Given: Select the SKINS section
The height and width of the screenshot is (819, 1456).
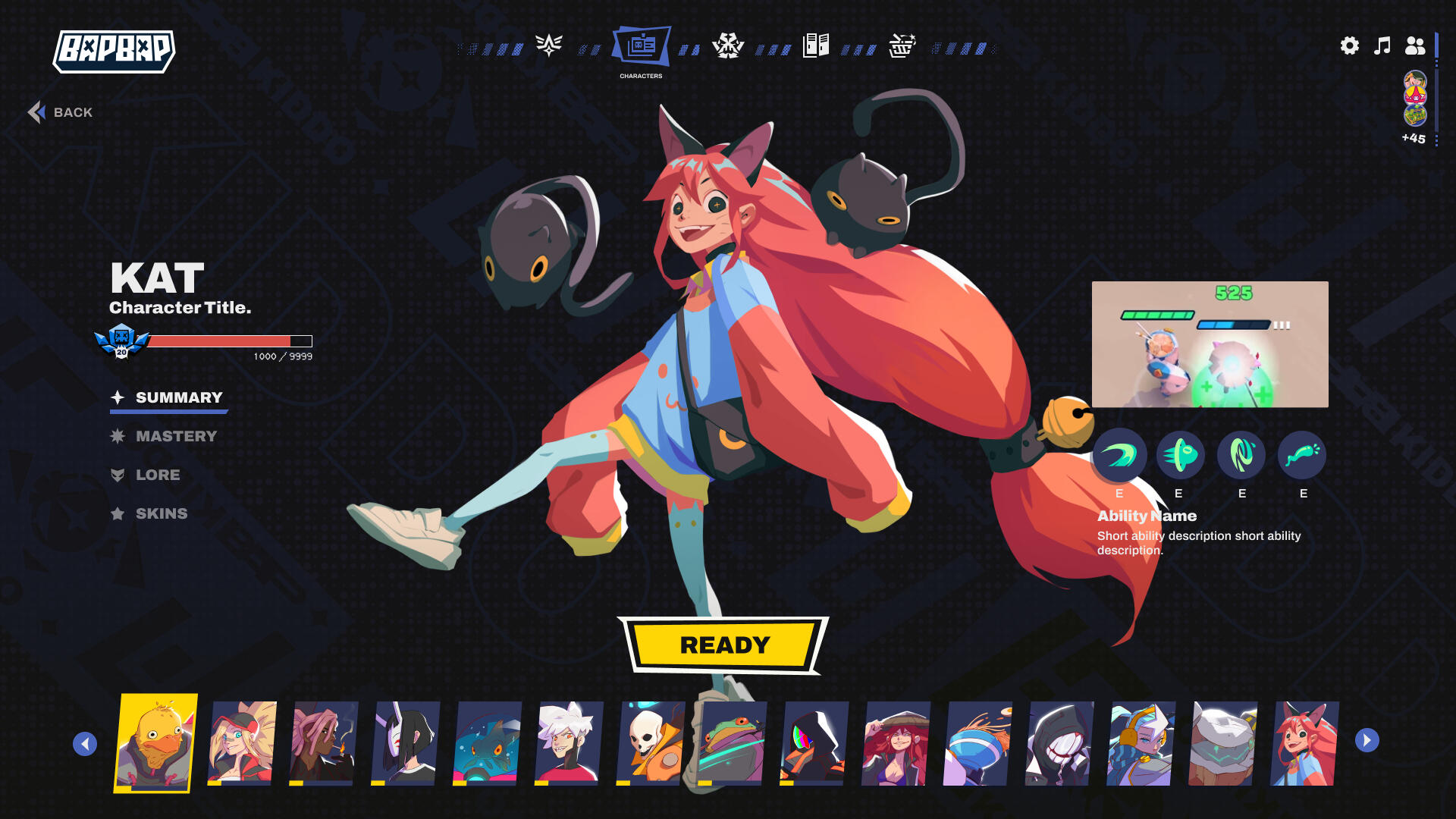Looking at the screenshot, I should (162, 513).
